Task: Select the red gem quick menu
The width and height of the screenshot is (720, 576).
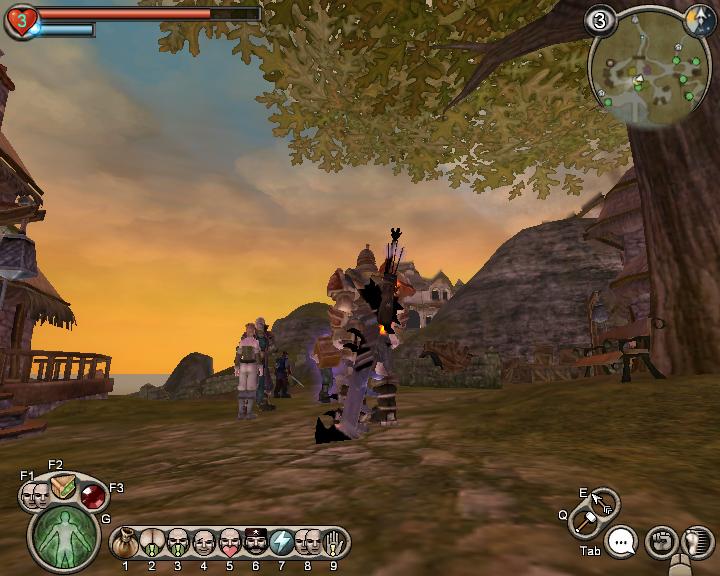Action: (x=93, y=494)
